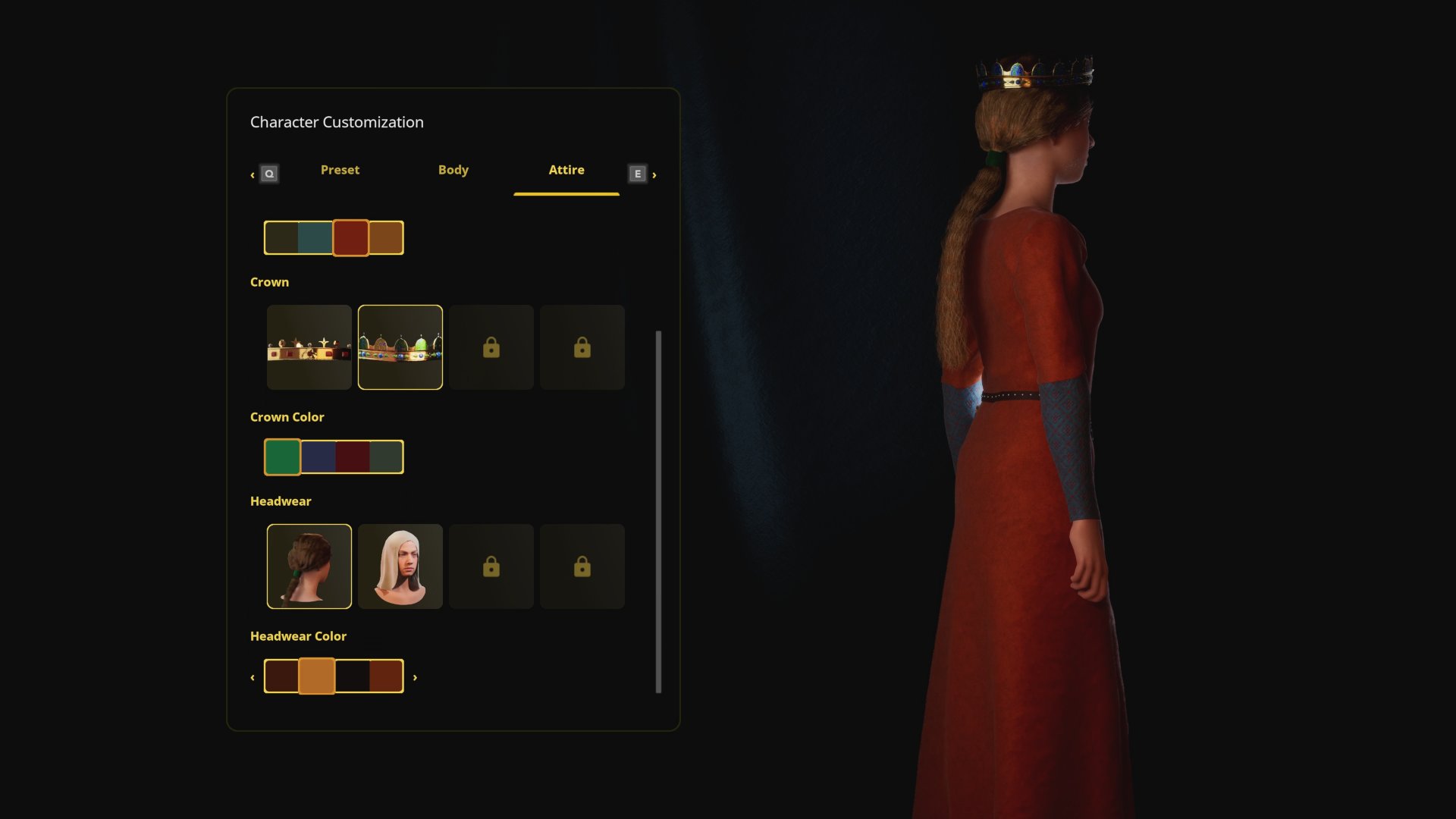Viewport: 1456px width, 819px height.
Task: Select the white veil headwear
Action: coord(400,566)
